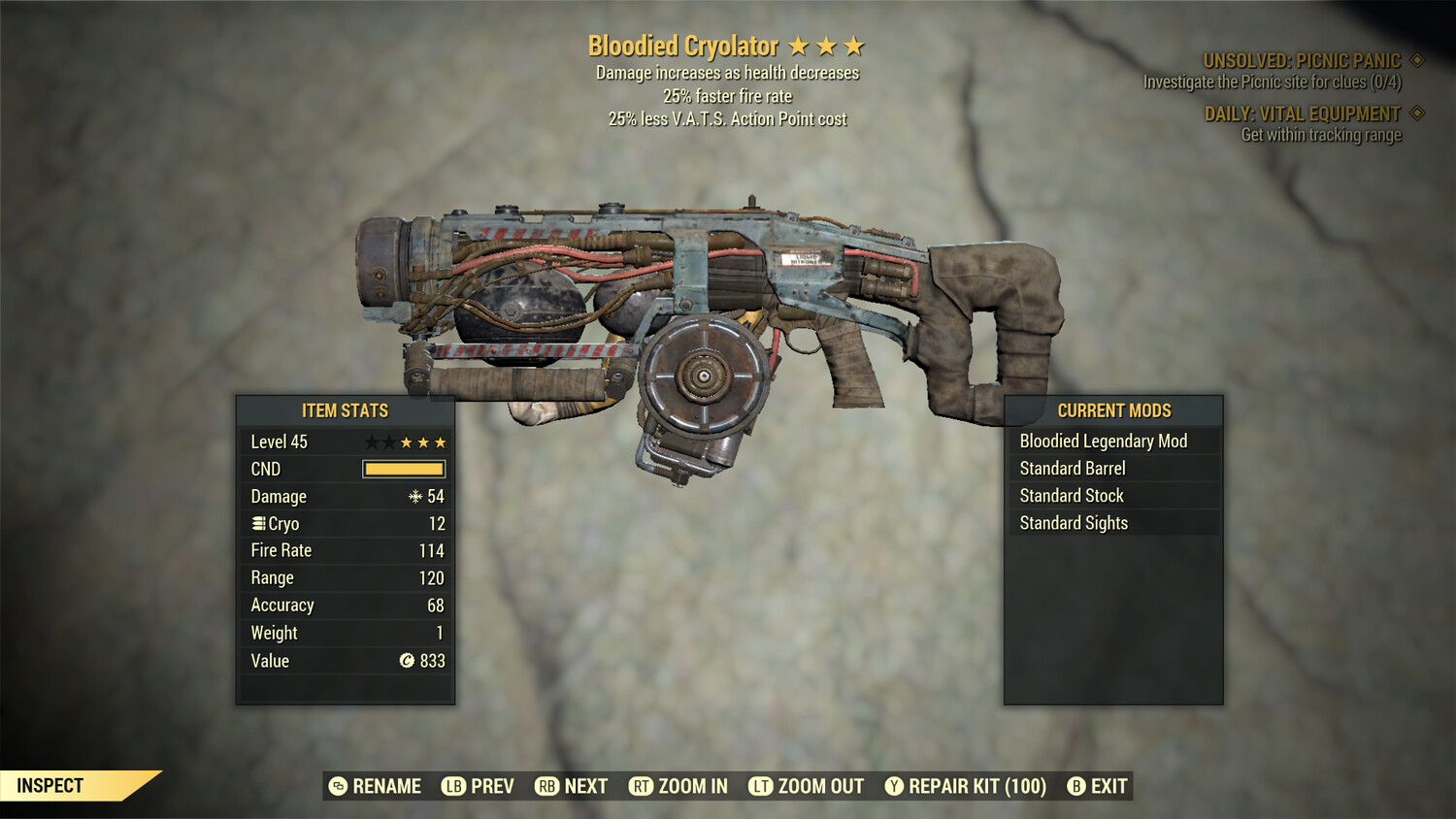Click the RT icon next to ZOOM IN
1456x819 pixels.
[642, 786]
